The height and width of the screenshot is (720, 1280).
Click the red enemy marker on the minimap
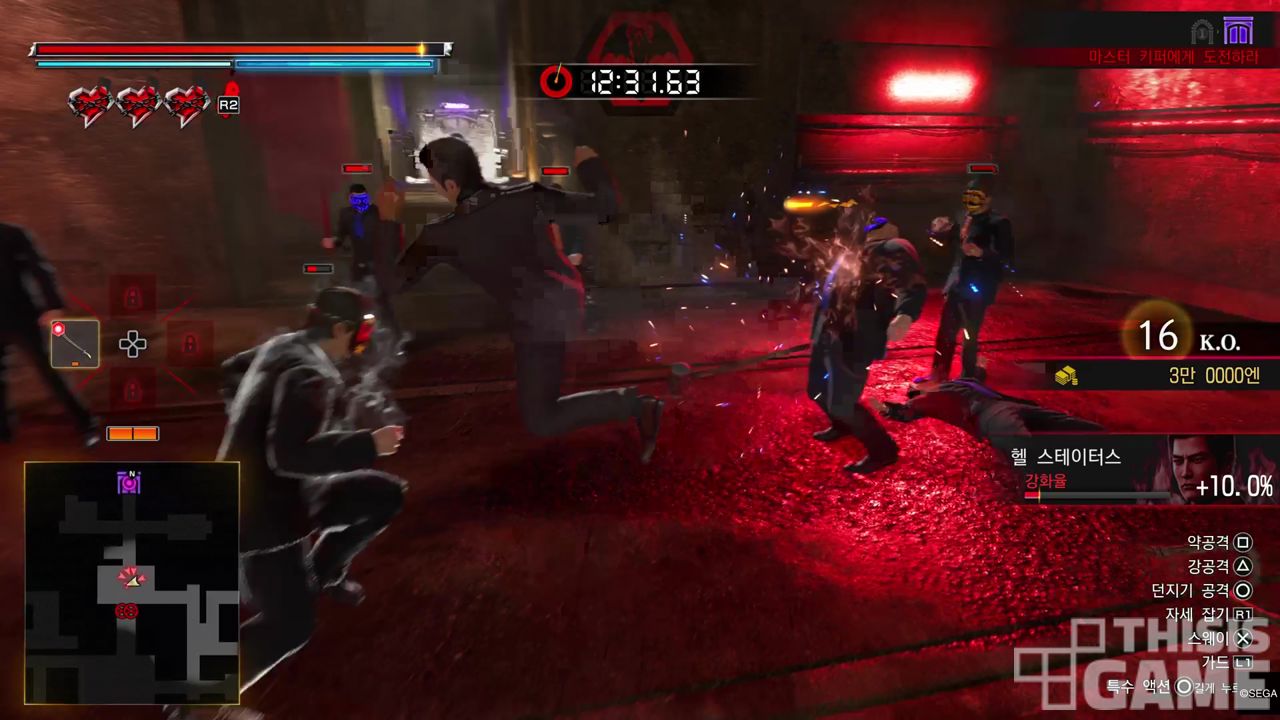click(126, 610)
